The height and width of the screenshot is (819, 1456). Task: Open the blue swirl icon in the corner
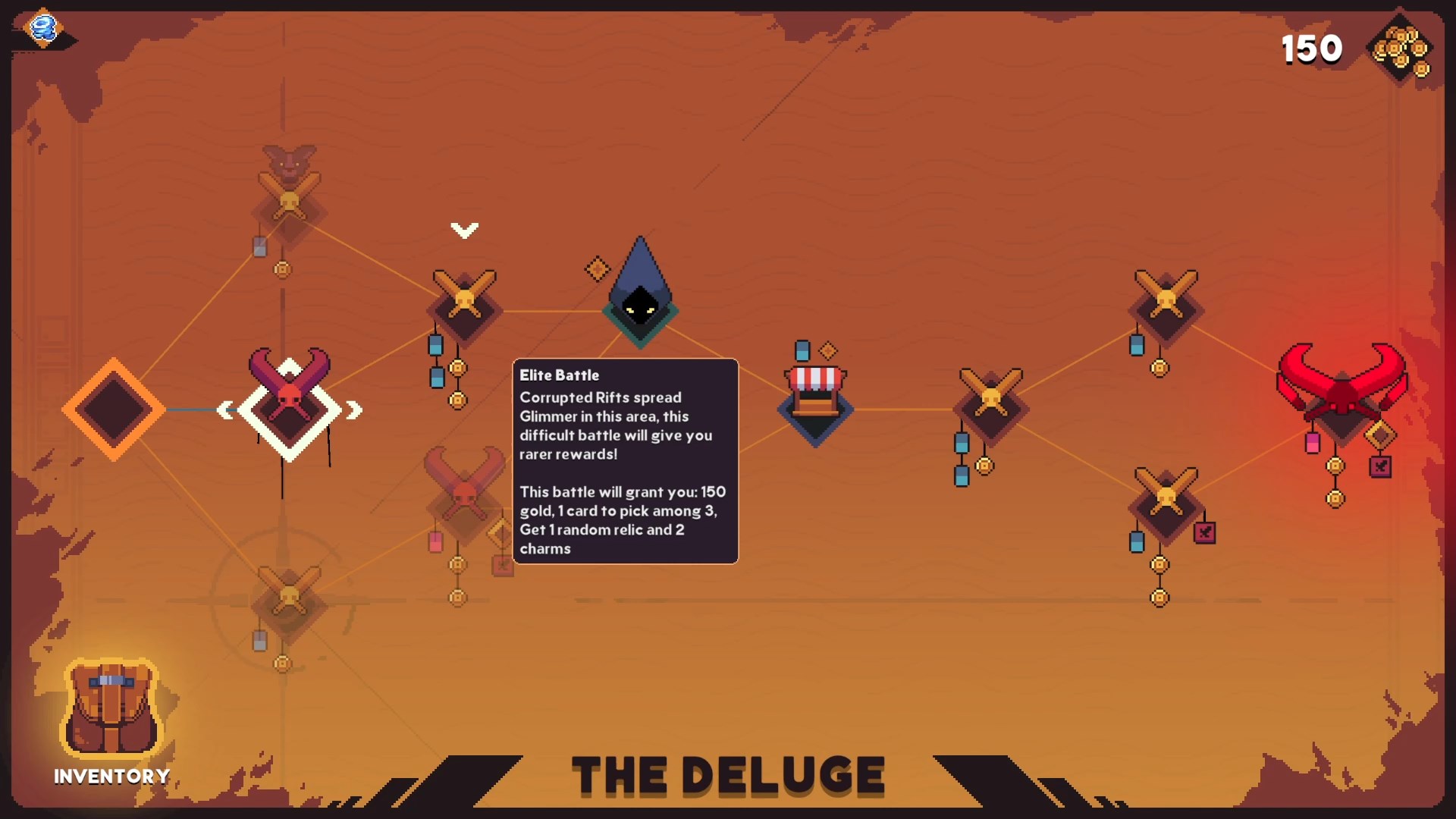[x=43, y=29]
